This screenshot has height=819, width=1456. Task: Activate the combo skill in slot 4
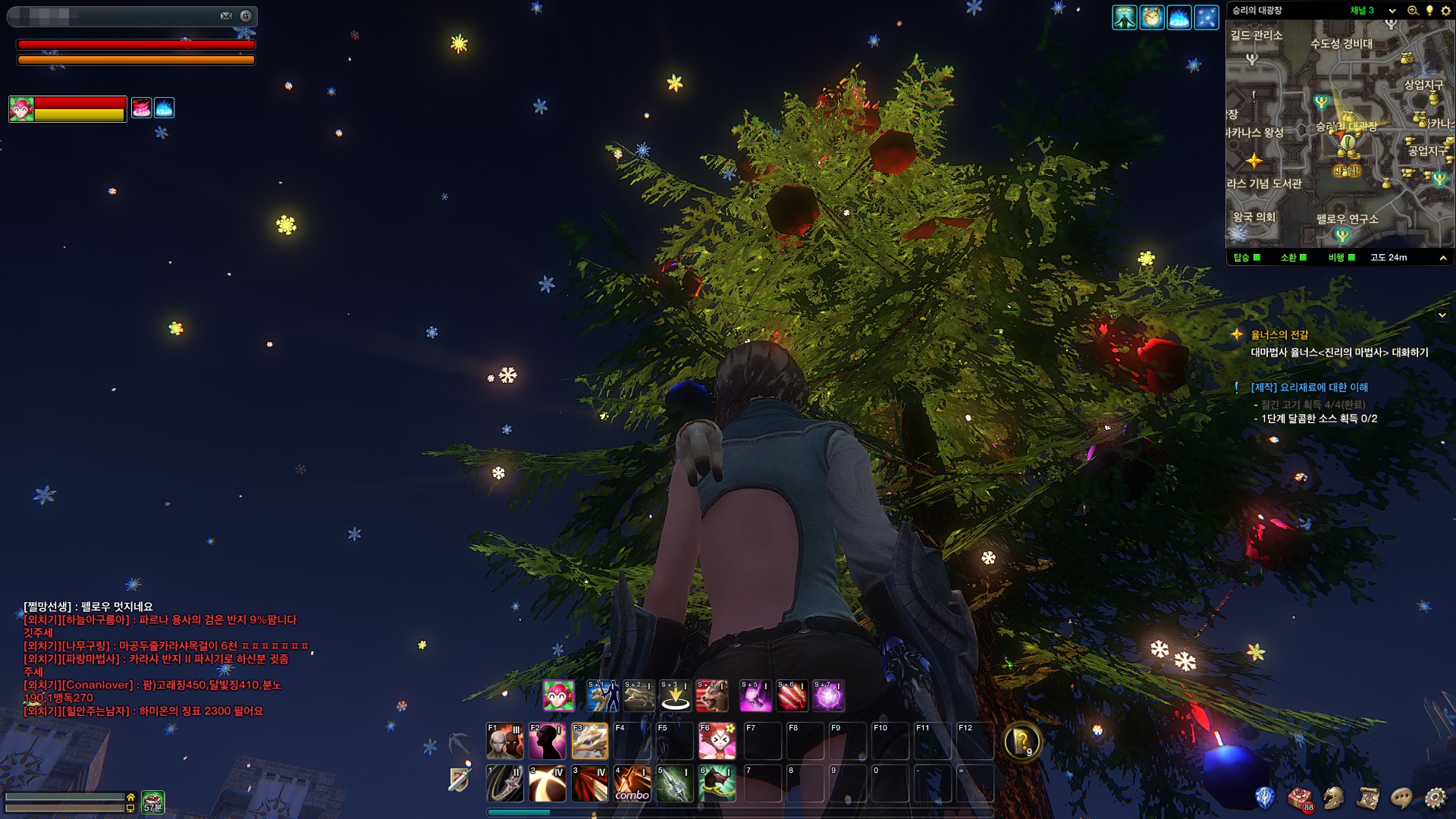pyautogui.click(x=632, y=783)
